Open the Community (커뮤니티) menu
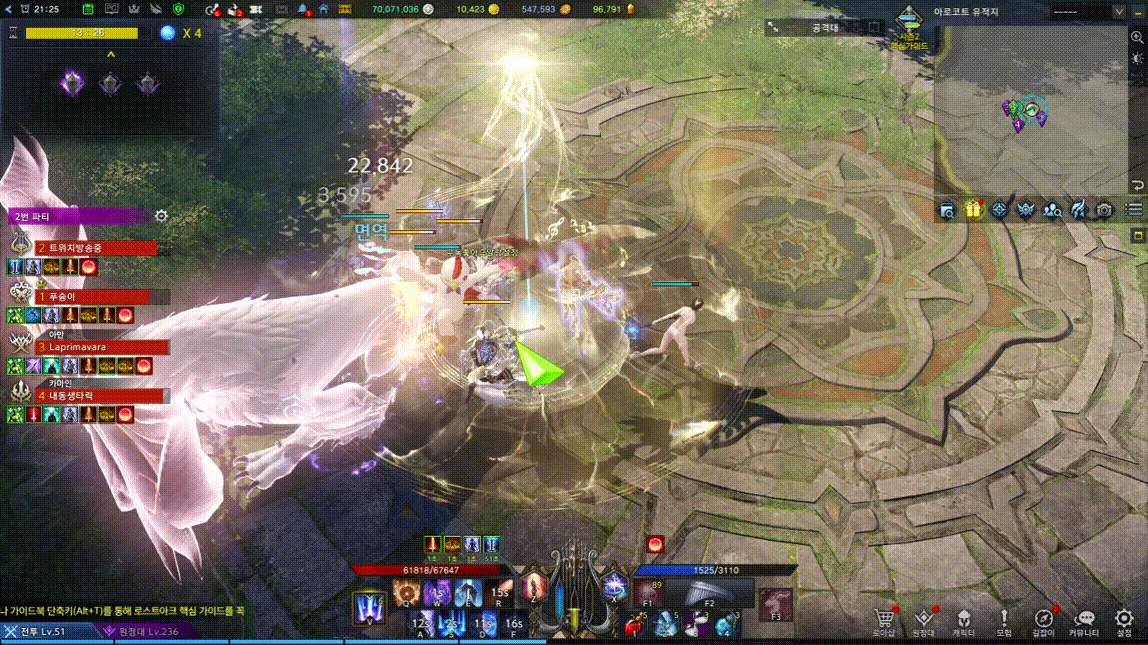 1084,621
